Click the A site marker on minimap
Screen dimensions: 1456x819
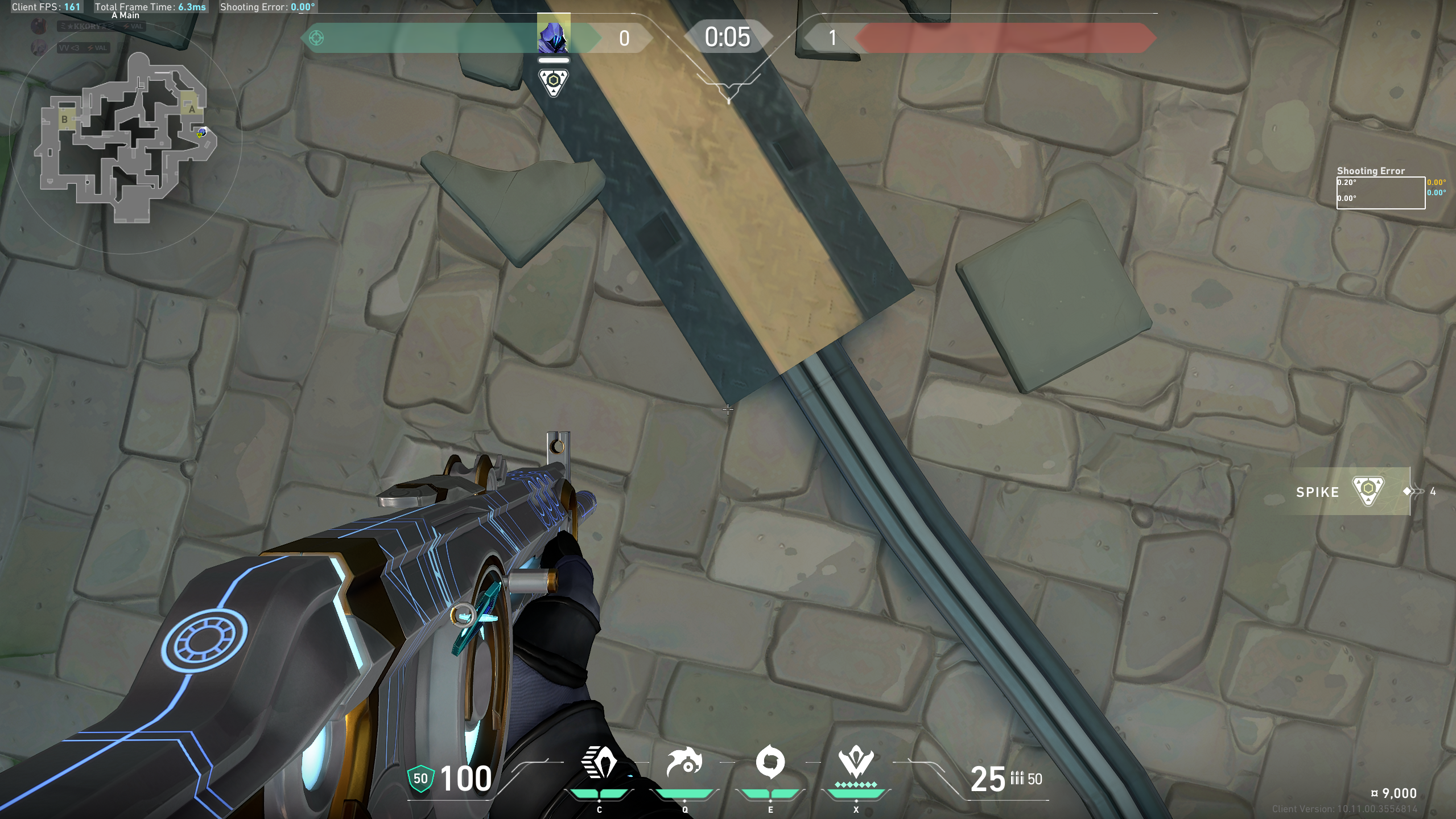tap(192, 109)
